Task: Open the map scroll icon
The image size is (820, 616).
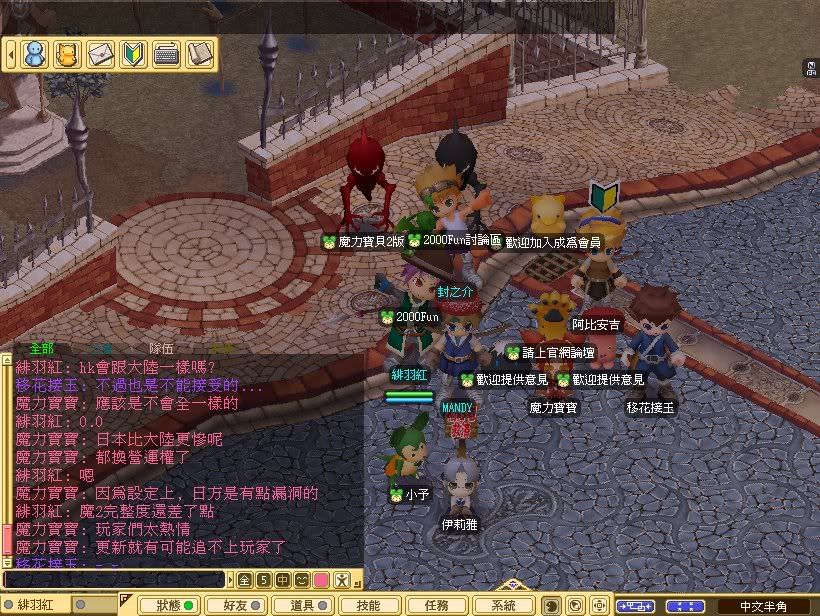Action: (x=200, y=53)
